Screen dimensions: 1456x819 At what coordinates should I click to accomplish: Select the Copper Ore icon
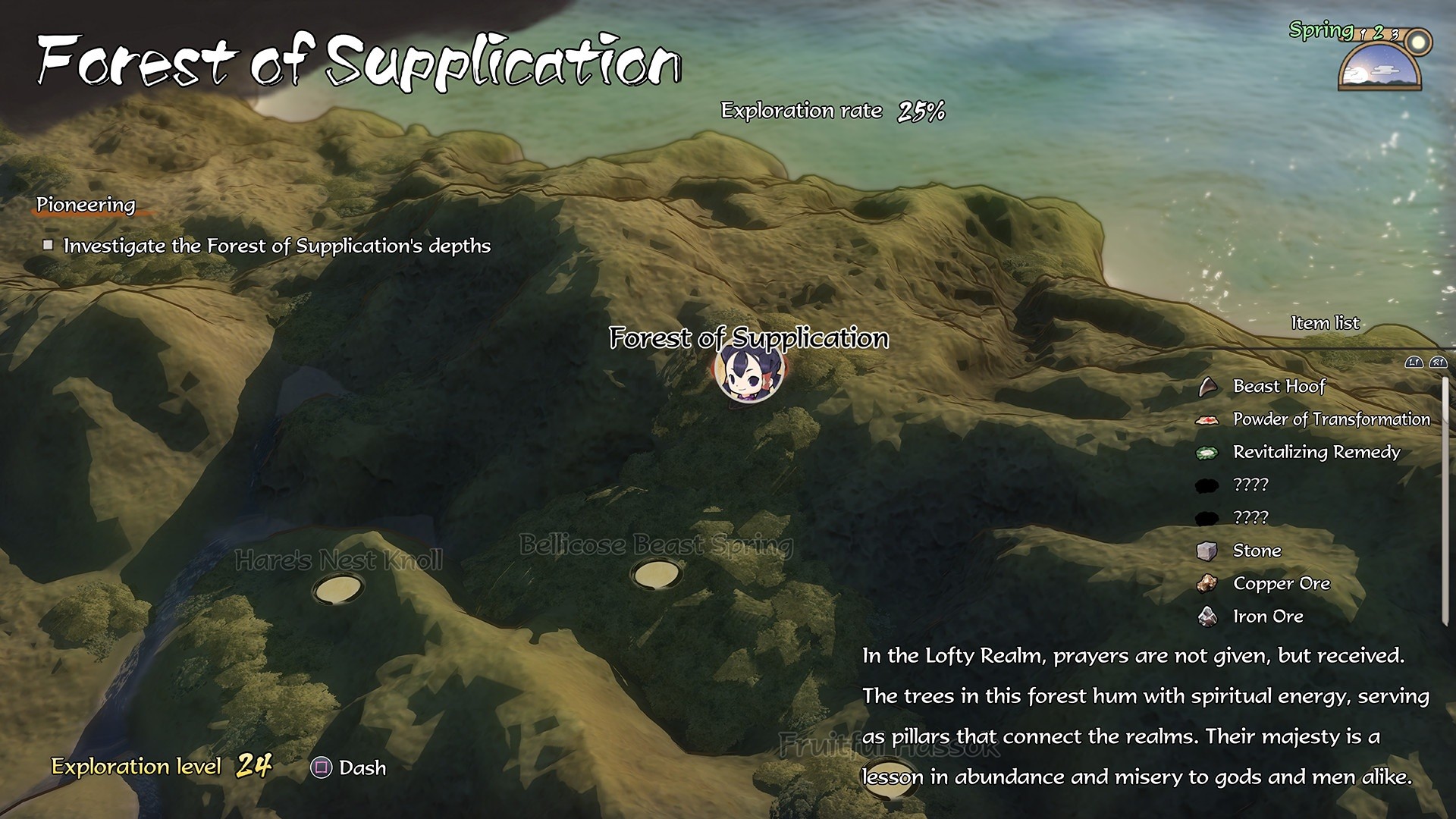pyautogui.click(x=1207, y=584)
